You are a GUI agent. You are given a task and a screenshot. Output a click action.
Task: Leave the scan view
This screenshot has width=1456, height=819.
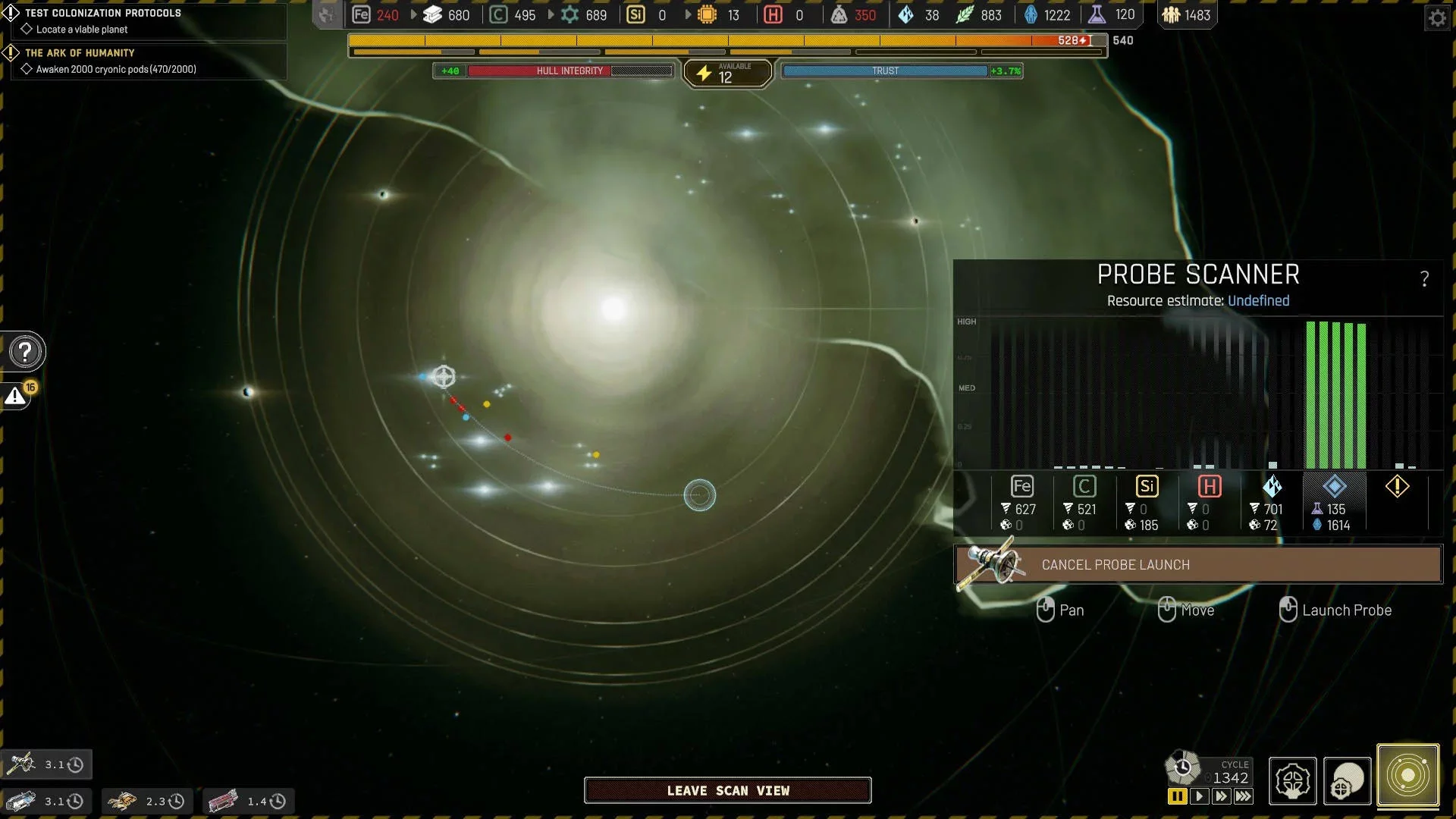click(x=727, y=790)
